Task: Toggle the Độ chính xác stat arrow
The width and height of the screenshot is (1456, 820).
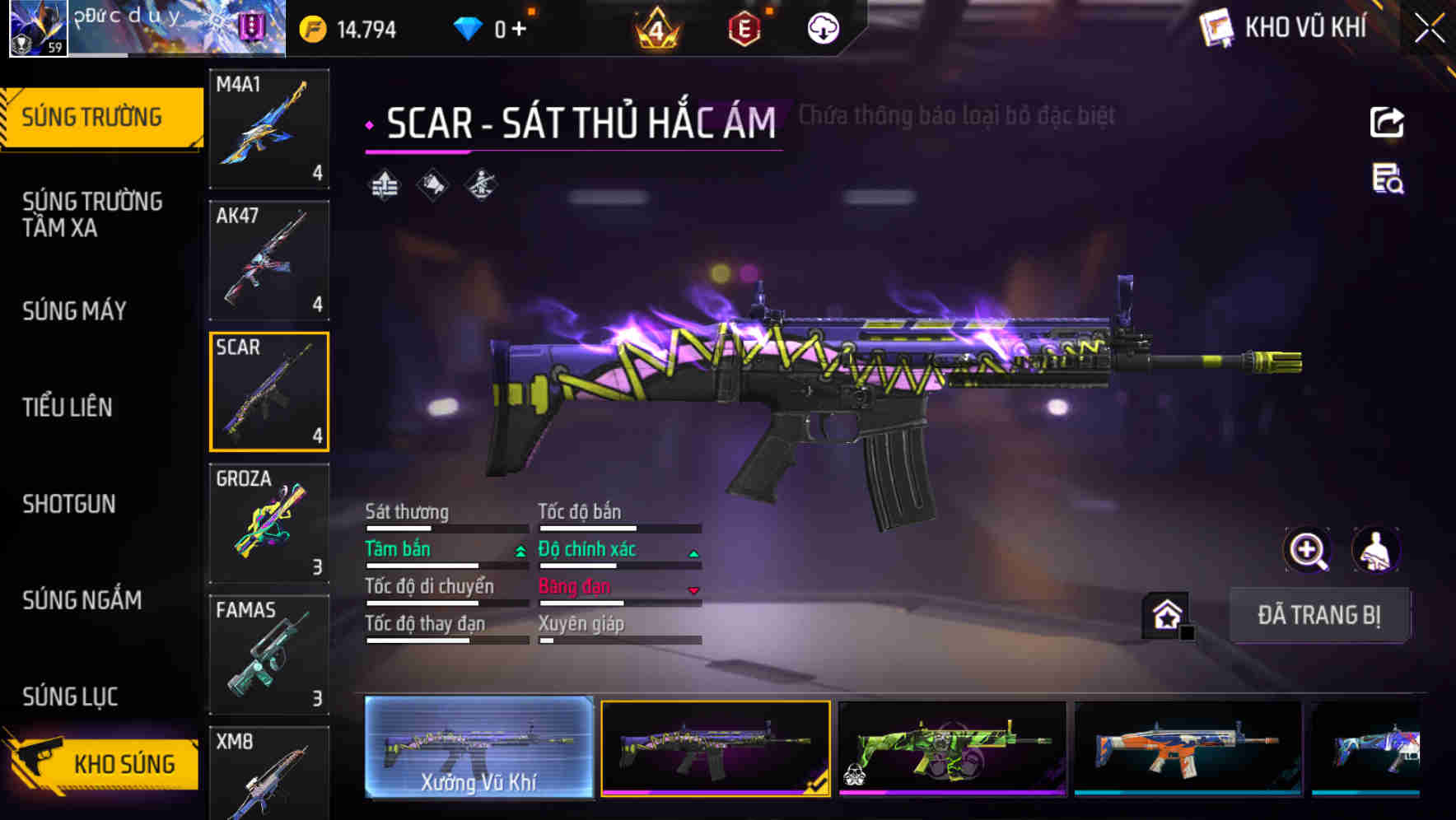Action: (693, 552)
